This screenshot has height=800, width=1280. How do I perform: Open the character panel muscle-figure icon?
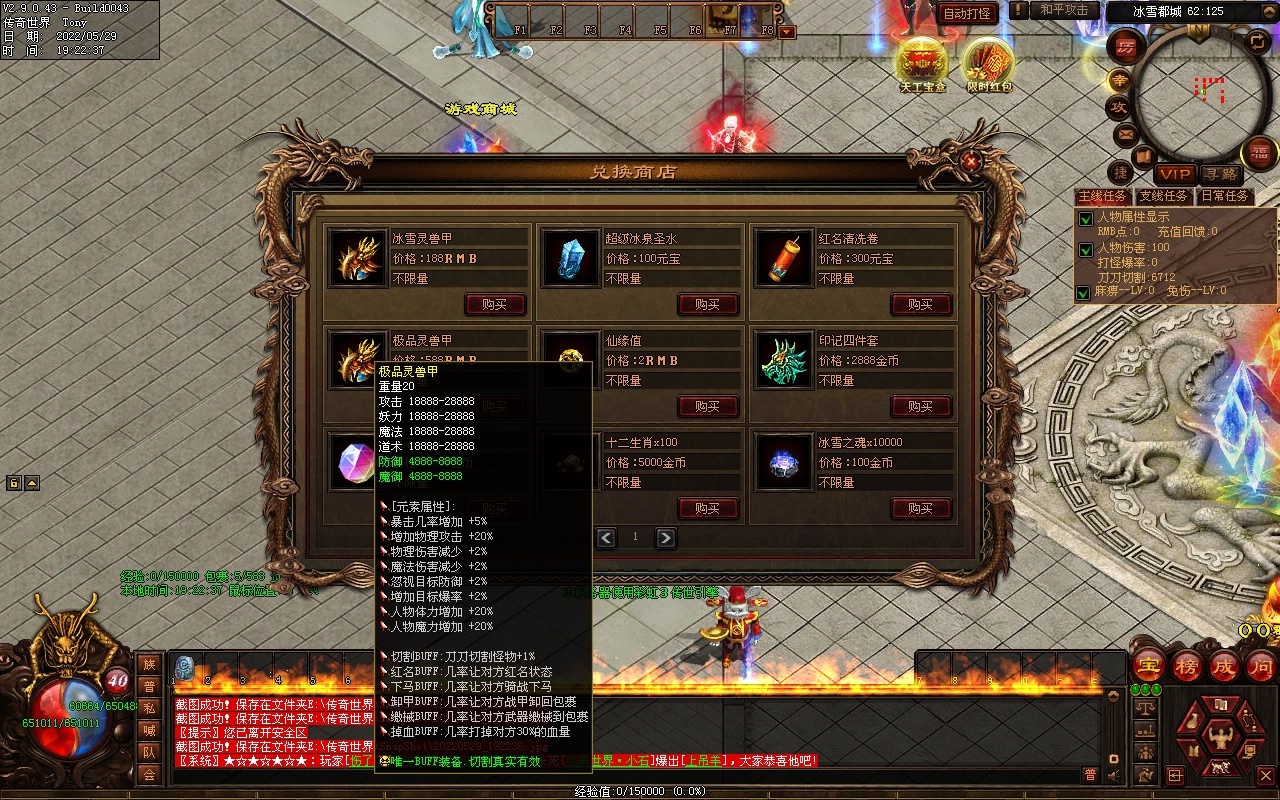1219,740
